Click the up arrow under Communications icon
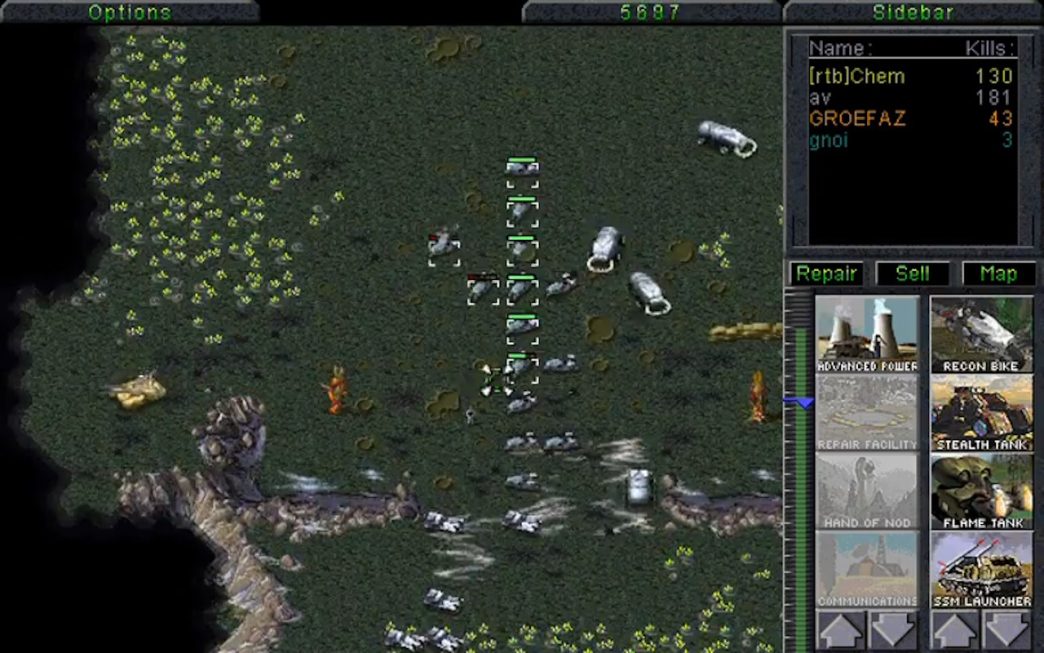The height and width of the screenshot is (653, 1044). tap(840, 631)
